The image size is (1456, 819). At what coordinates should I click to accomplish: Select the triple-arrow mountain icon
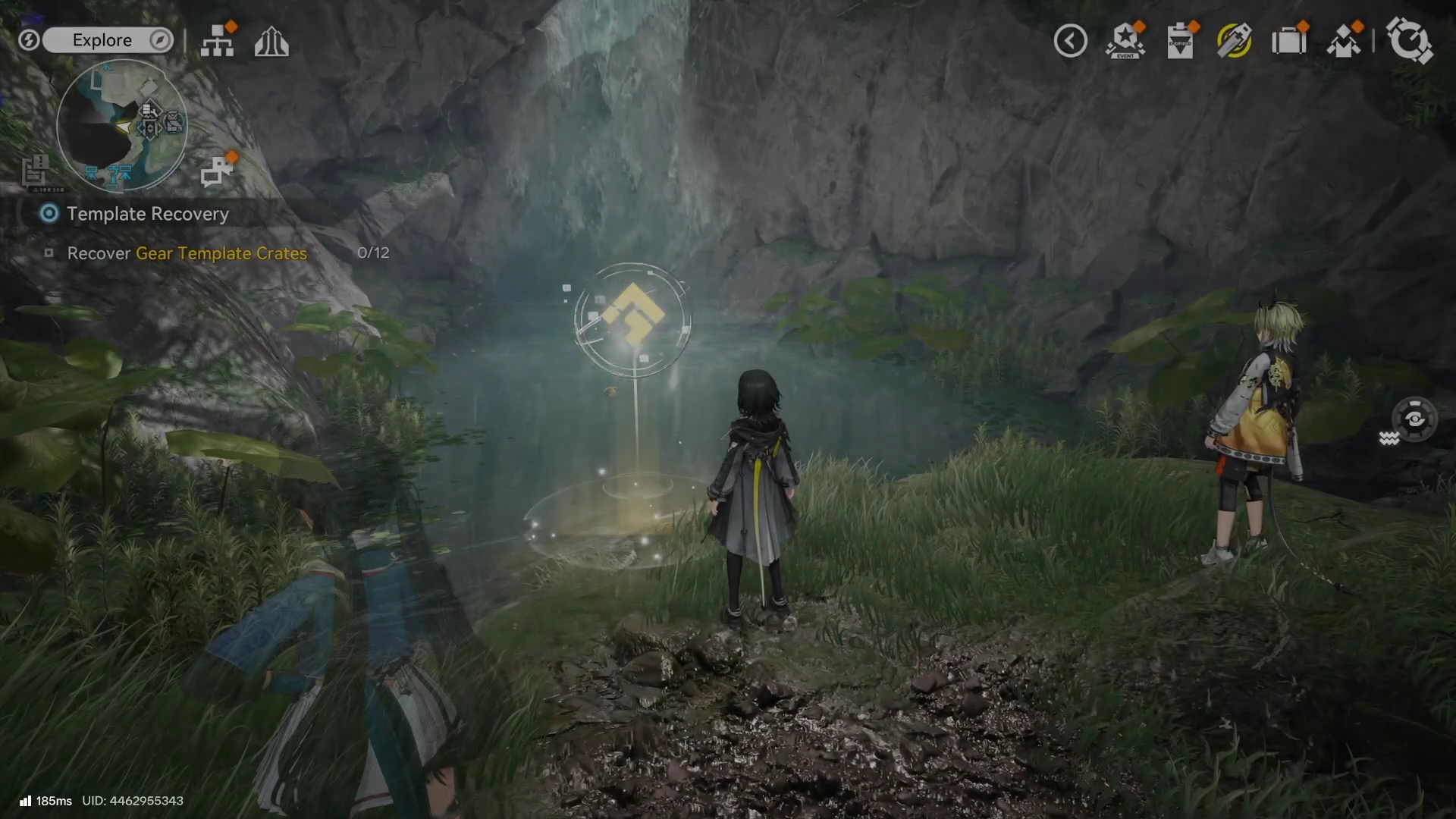coord(271,42)
